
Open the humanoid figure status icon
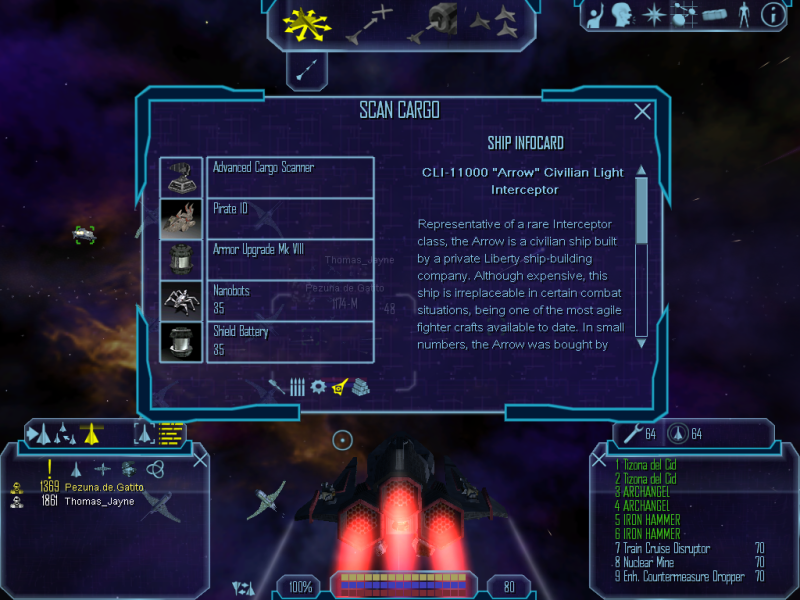coord(743,15)
